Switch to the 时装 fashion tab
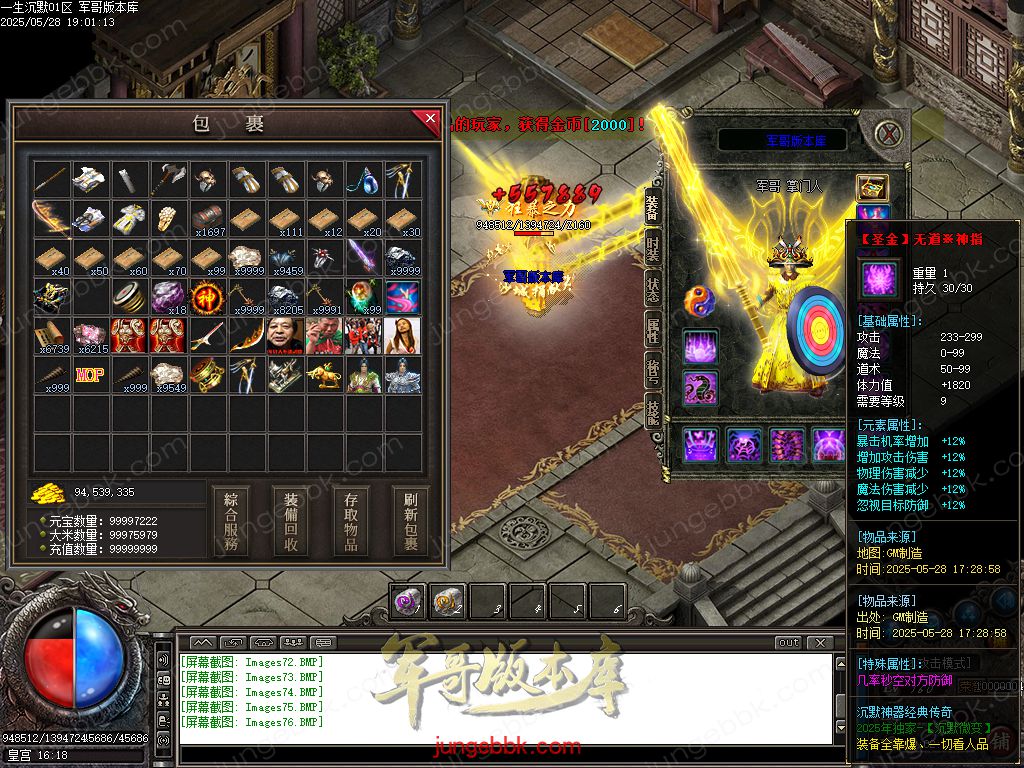The width and height of the screenshot is (1024, 768). [x=652, y=251]
